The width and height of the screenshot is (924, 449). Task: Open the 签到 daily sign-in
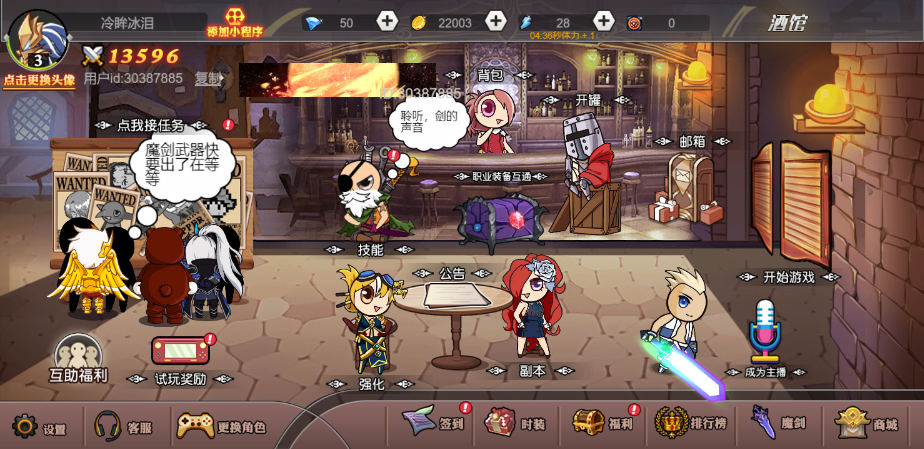(x=436, y=423)
